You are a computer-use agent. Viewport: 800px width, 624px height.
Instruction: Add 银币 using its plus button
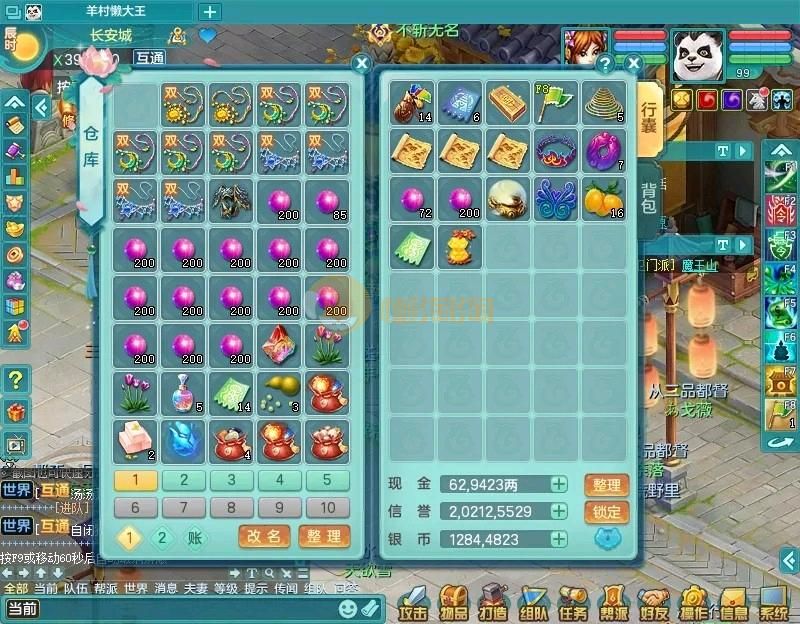pos(559,539)
